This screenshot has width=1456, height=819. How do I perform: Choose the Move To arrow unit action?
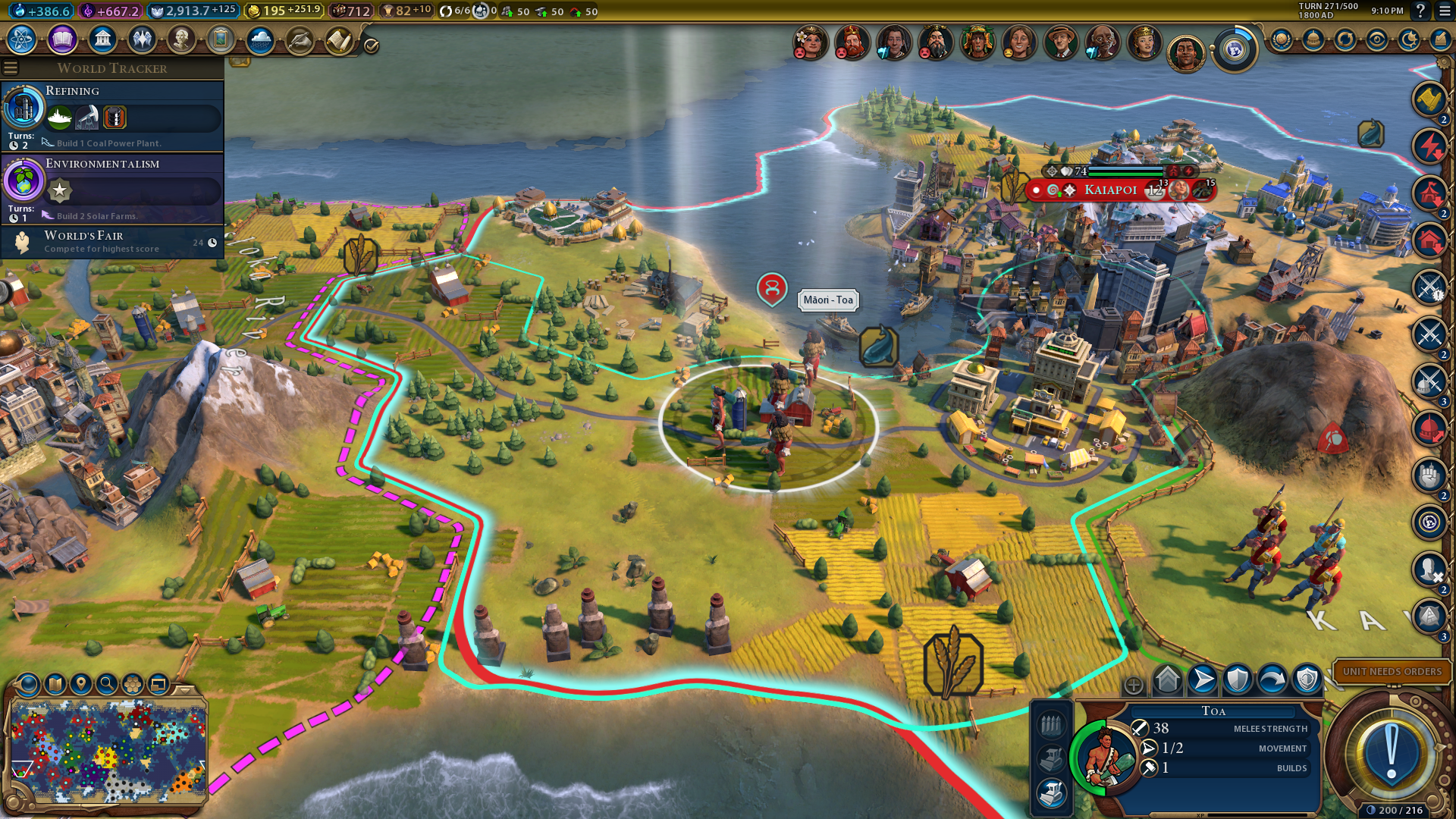[1203, 679]
